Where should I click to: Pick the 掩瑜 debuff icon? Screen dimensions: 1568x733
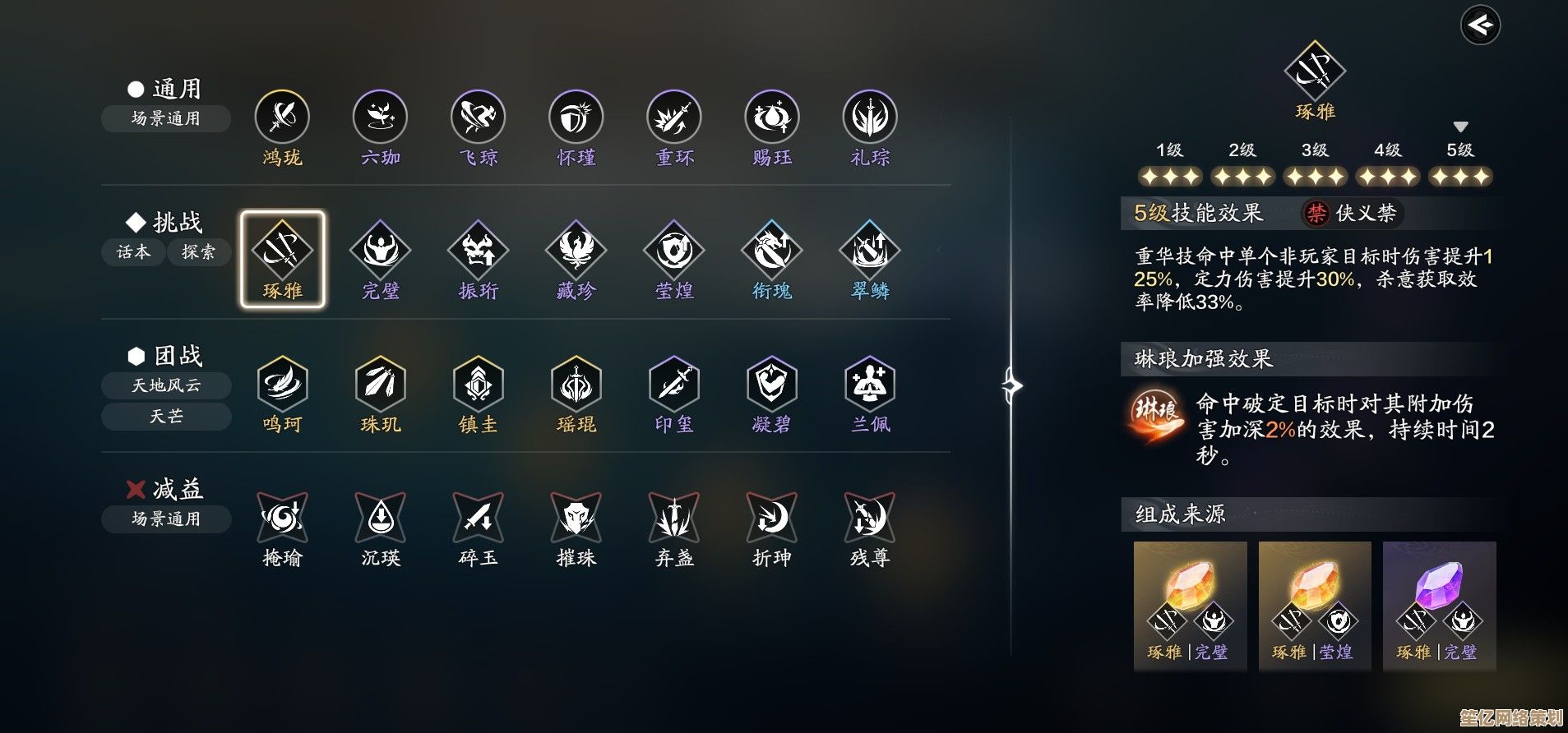pos(282,519)
